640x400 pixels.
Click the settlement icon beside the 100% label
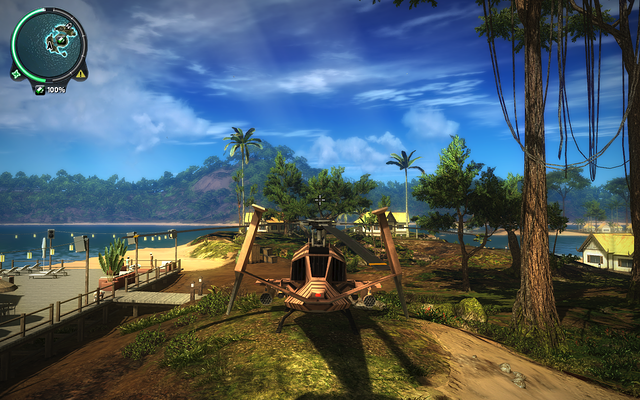point(39,89)
